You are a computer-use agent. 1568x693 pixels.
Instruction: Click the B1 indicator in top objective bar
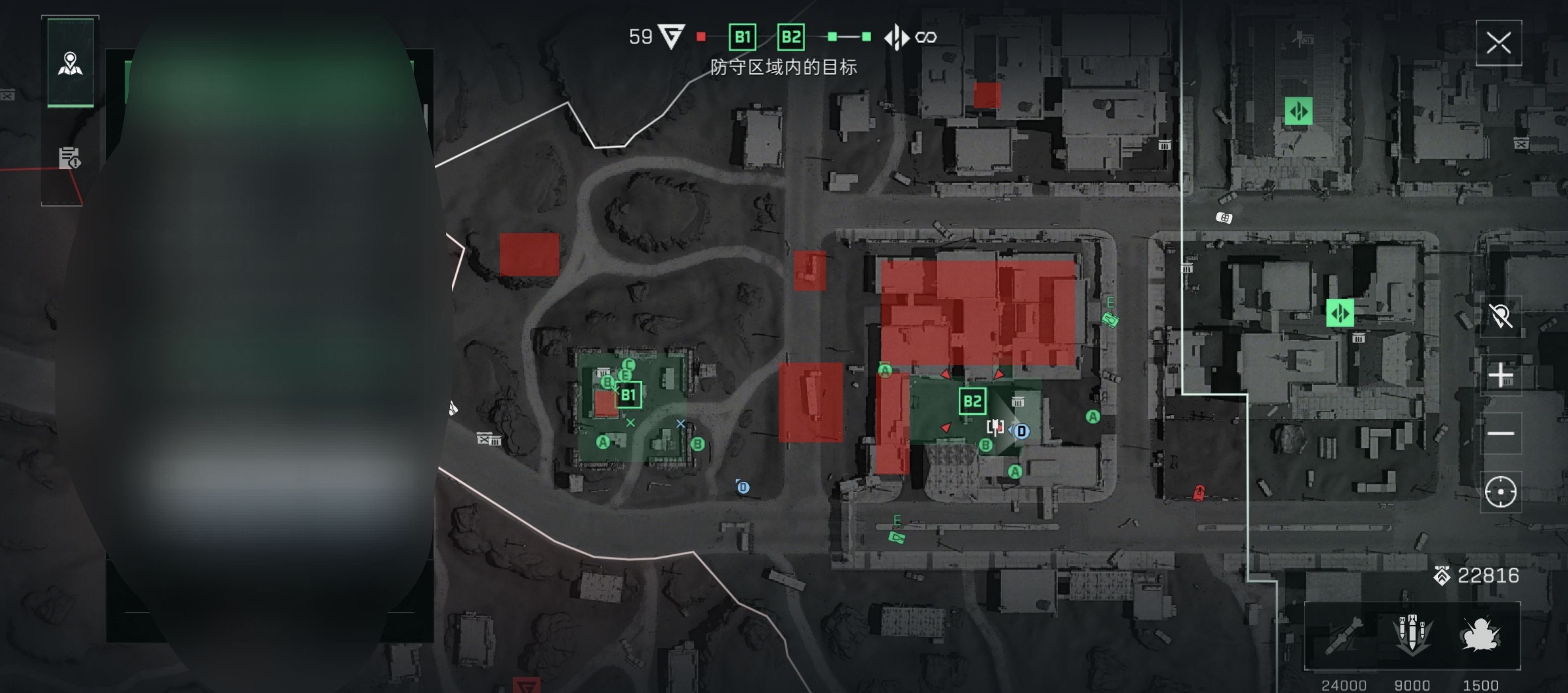pos(742,37)
